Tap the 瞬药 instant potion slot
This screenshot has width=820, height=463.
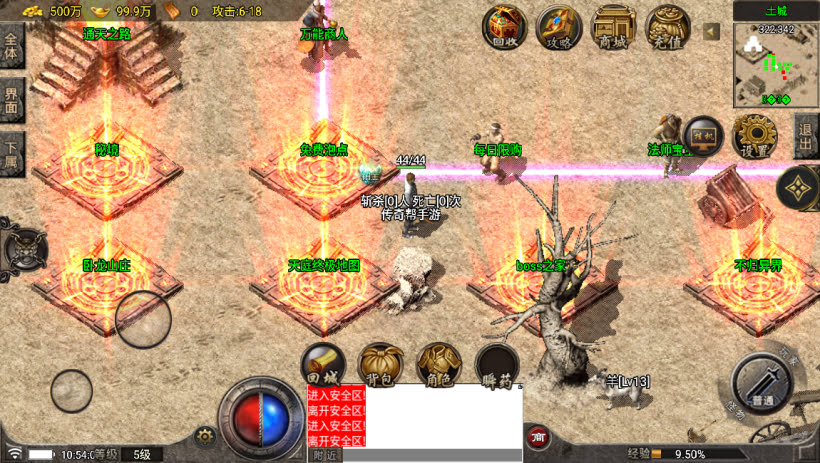click(x=497, y=365)
